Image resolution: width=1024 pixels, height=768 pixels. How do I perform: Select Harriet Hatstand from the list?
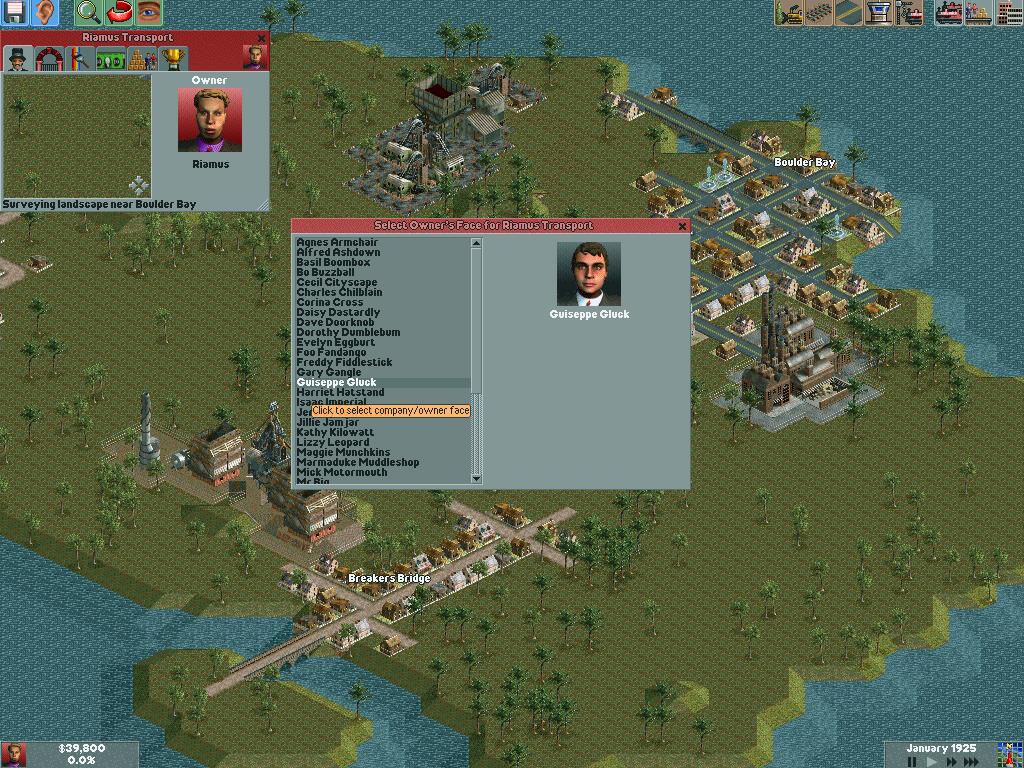point(340,393)
